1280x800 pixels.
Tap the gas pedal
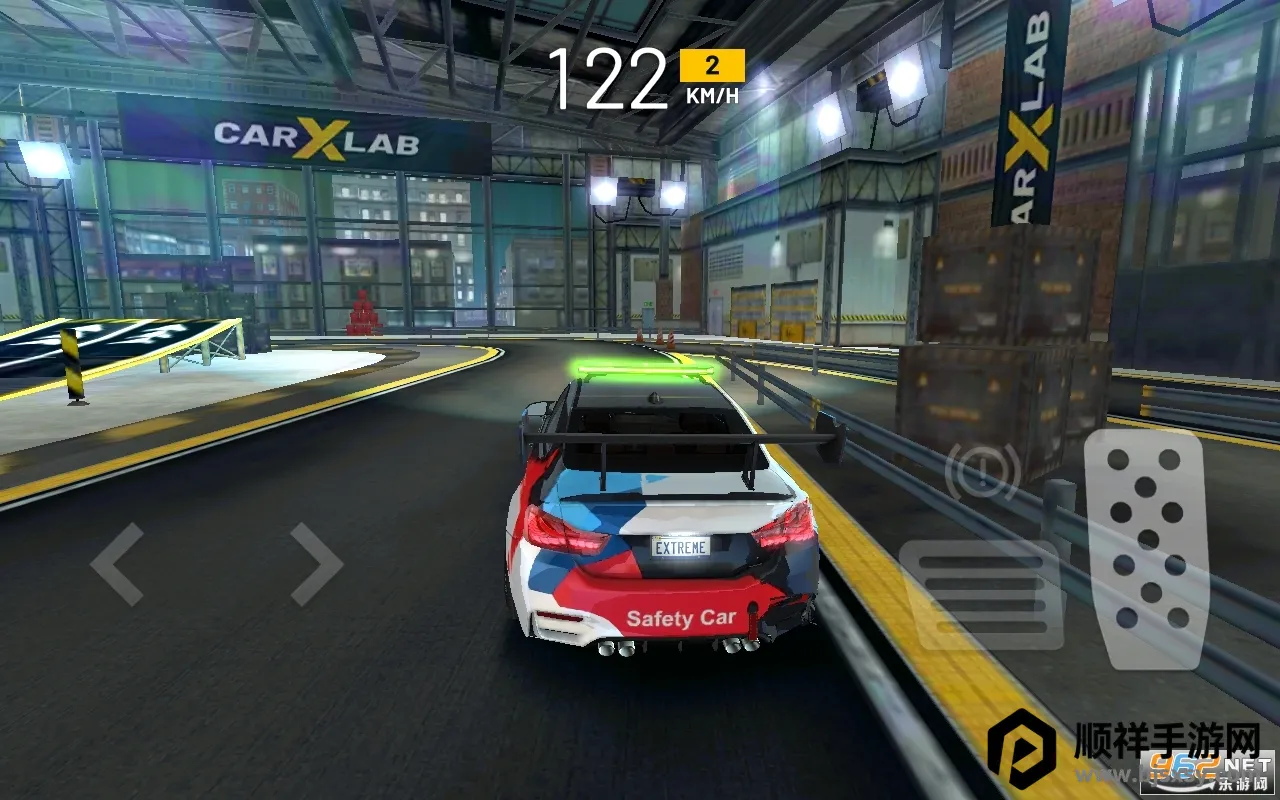coord(1145,548)
